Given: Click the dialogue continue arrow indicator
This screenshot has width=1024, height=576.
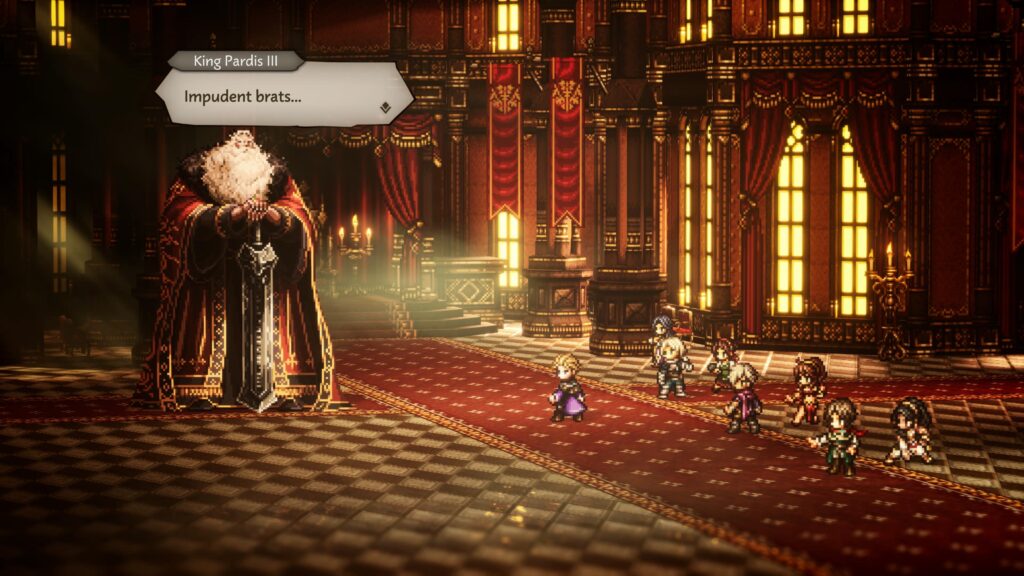Looking at the screenshot, I should click(384, 104).
